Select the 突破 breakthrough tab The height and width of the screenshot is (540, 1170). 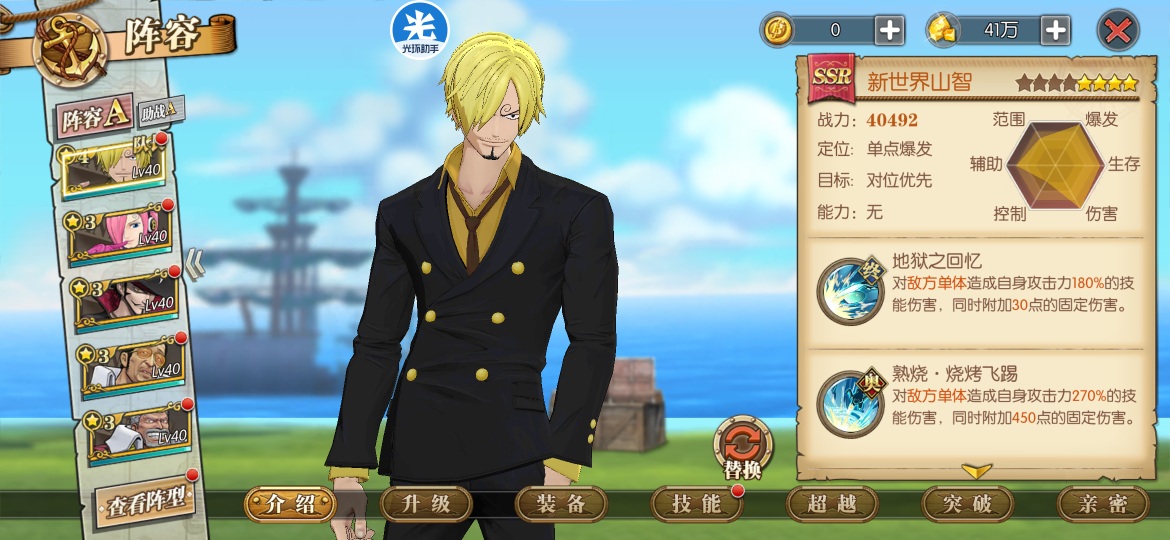click(x=968, y=504)
